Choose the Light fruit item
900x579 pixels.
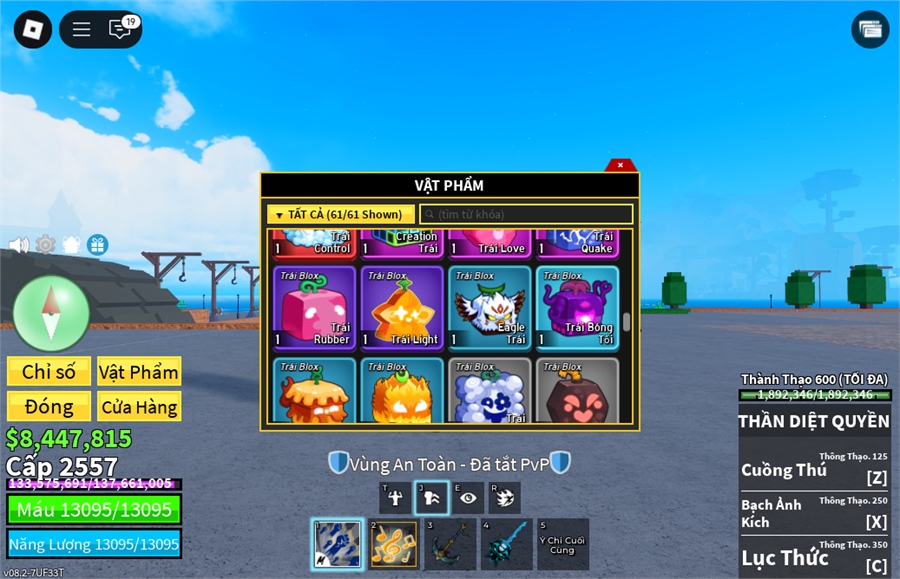[x=402, y=307]
